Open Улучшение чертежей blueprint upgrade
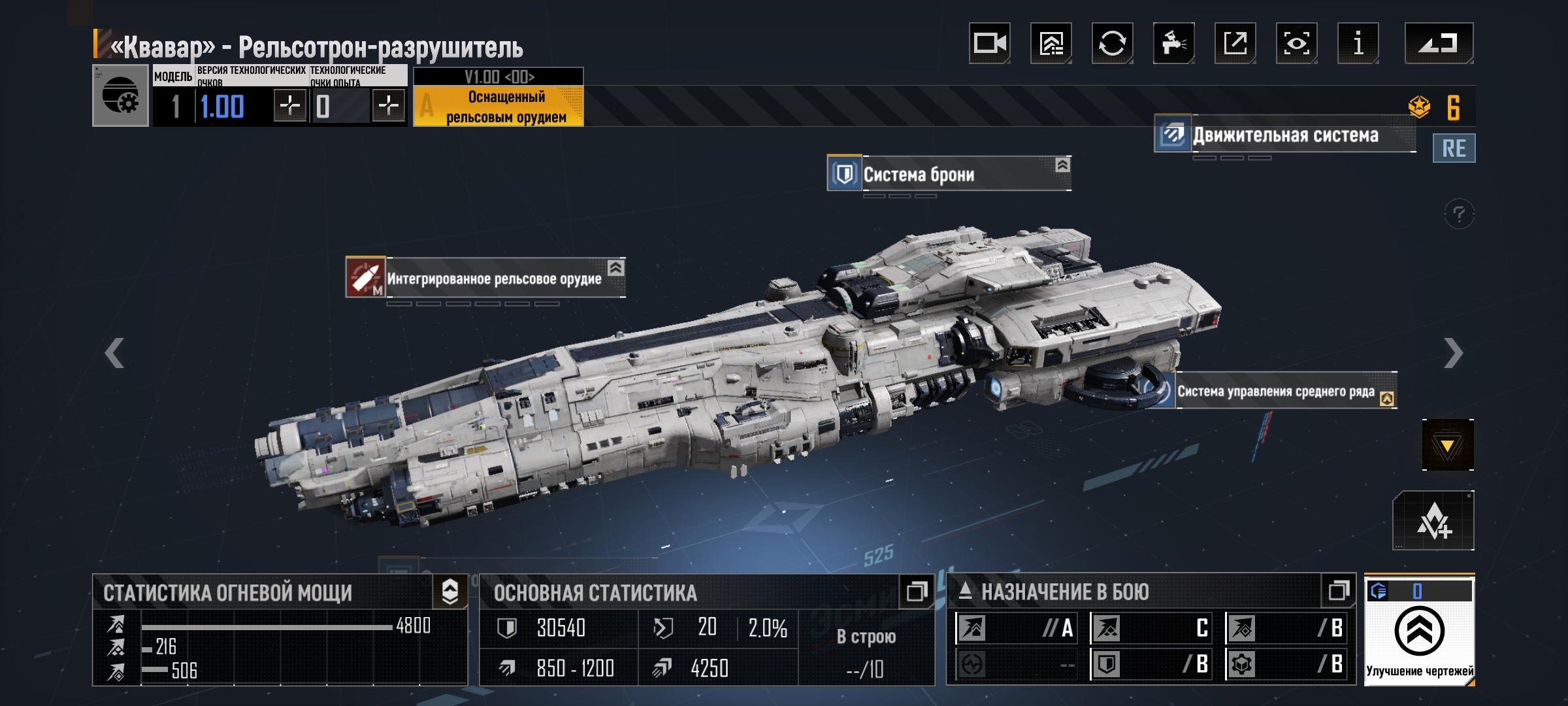Screen dimensions: 1568x706 [x=1419, y=631]
